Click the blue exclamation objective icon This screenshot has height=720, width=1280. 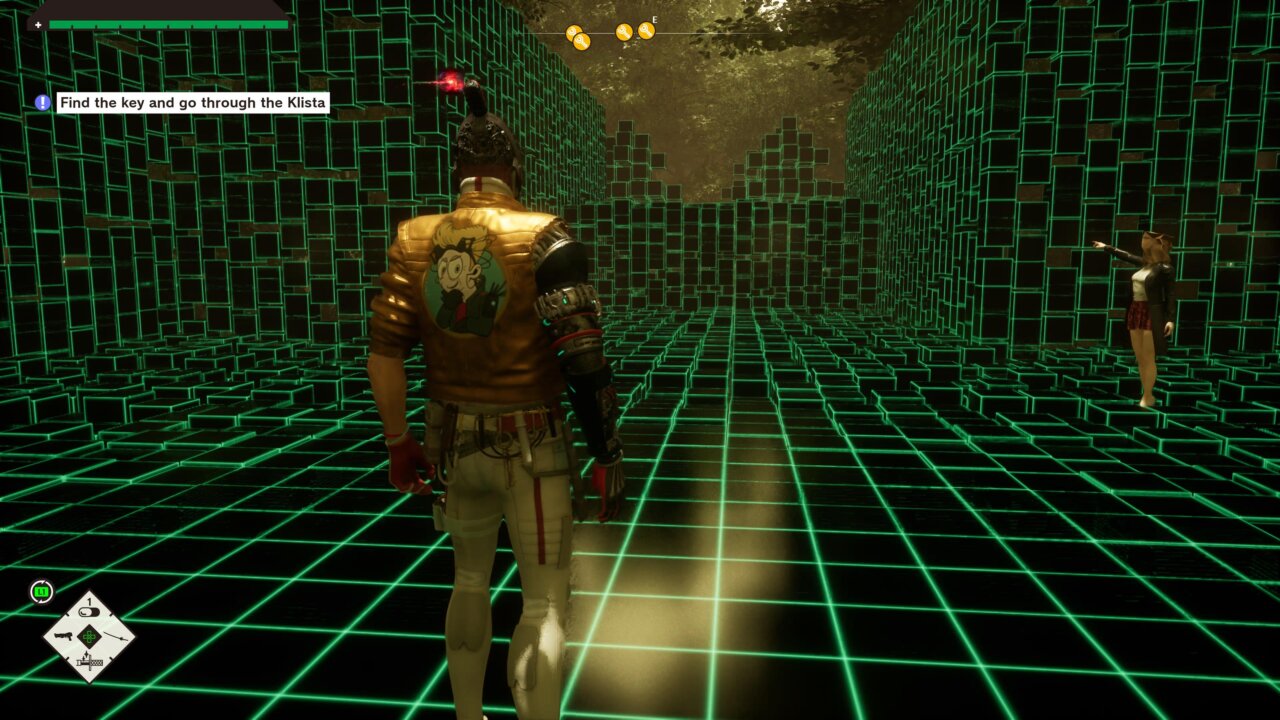(x=42, y=102)
